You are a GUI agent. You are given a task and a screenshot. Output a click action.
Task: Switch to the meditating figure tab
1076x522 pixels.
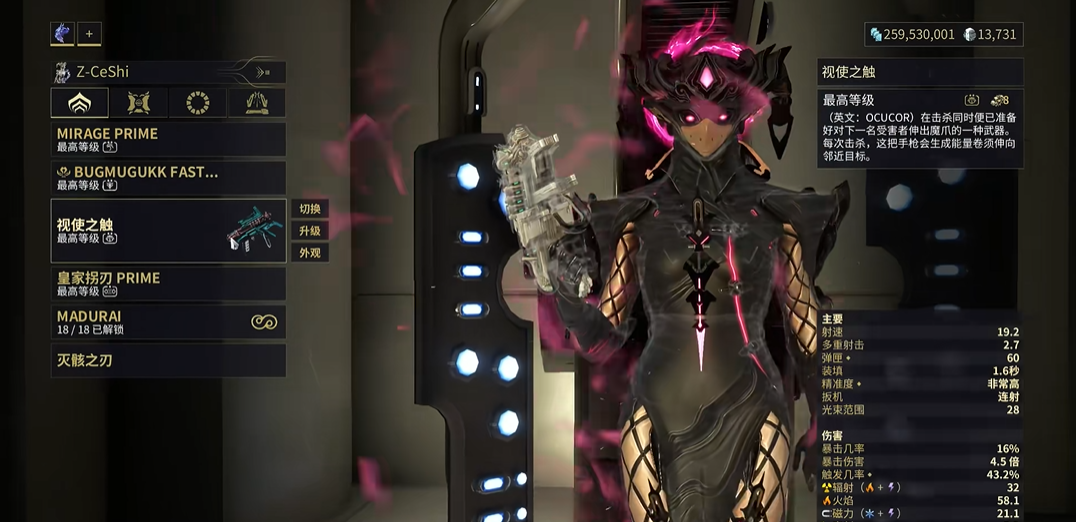[x=256, y=103]
